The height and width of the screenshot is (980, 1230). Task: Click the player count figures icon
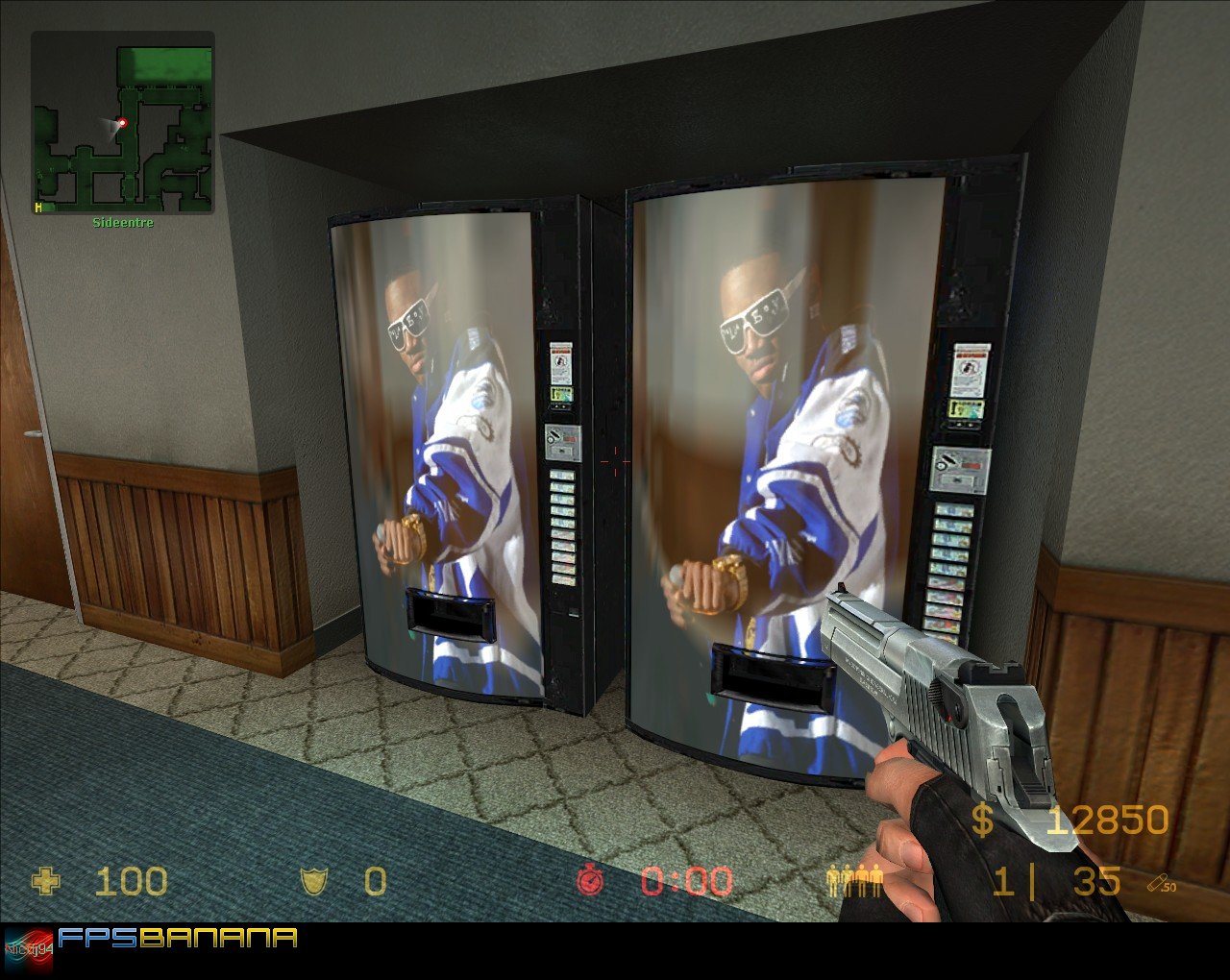pyautogui.click(x=853, y=879)
